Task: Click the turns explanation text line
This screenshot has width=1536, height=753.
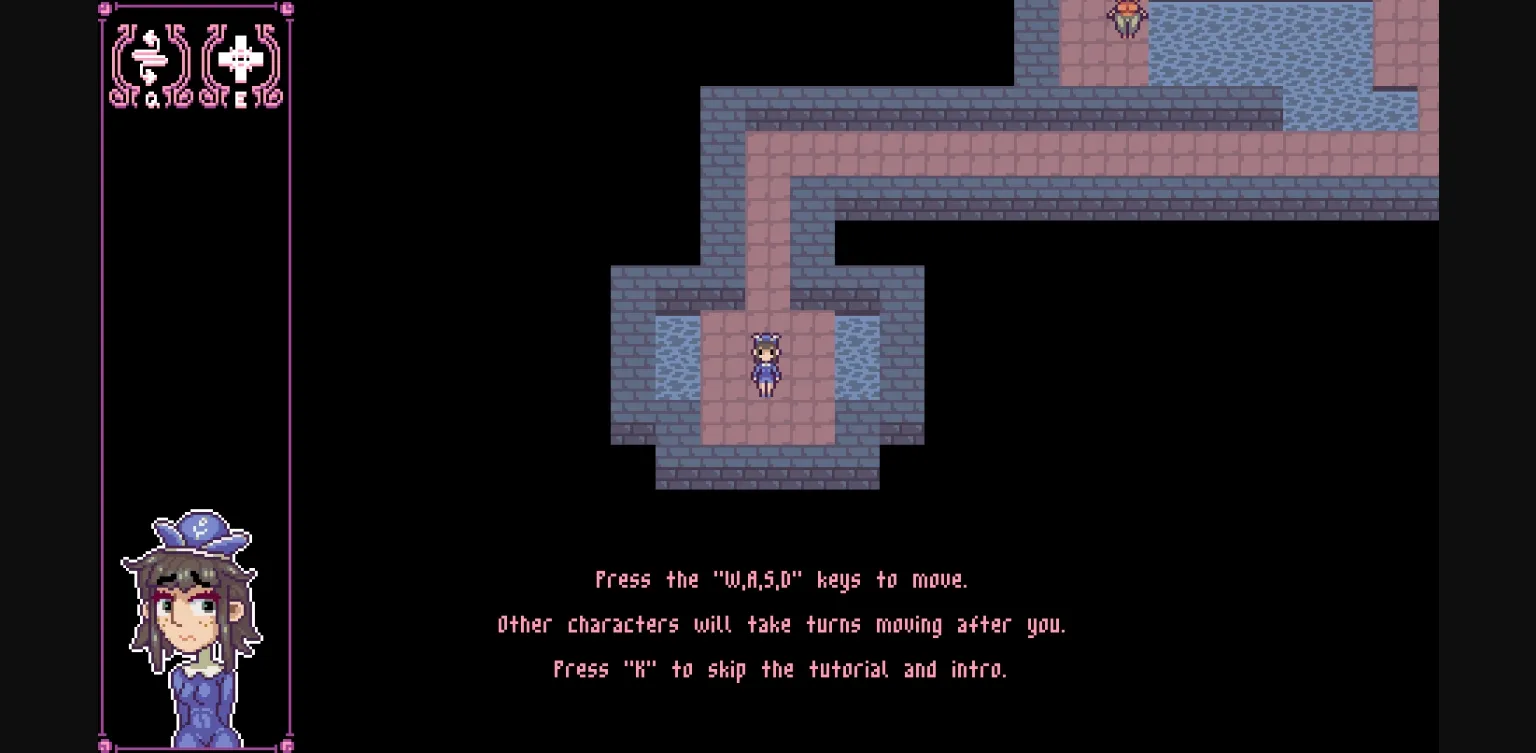Action: [780, 624]
